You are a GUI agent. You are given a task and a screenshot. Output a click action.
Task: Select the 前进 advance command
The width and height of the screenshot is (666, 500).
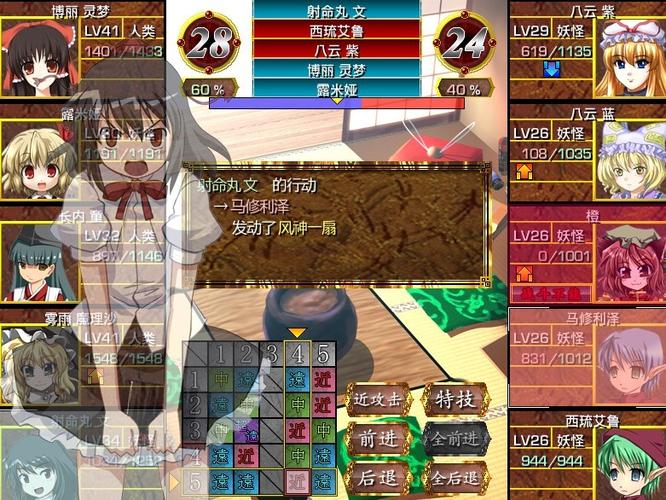point(377,438)
